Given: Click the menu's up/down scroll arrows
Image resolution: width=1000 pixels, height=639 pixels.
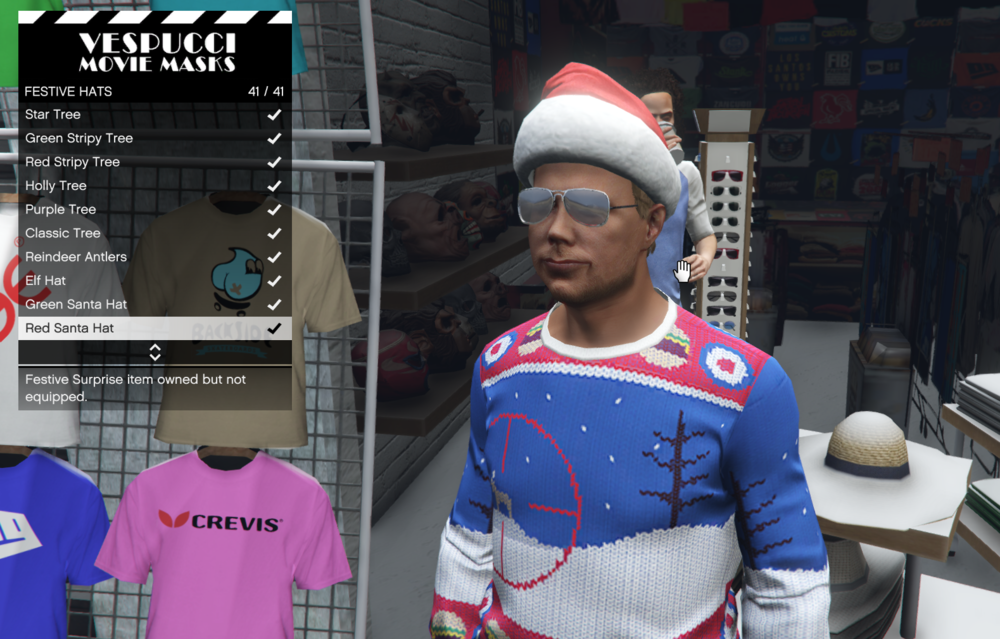Looking at the screenshot, I should 155,352.
